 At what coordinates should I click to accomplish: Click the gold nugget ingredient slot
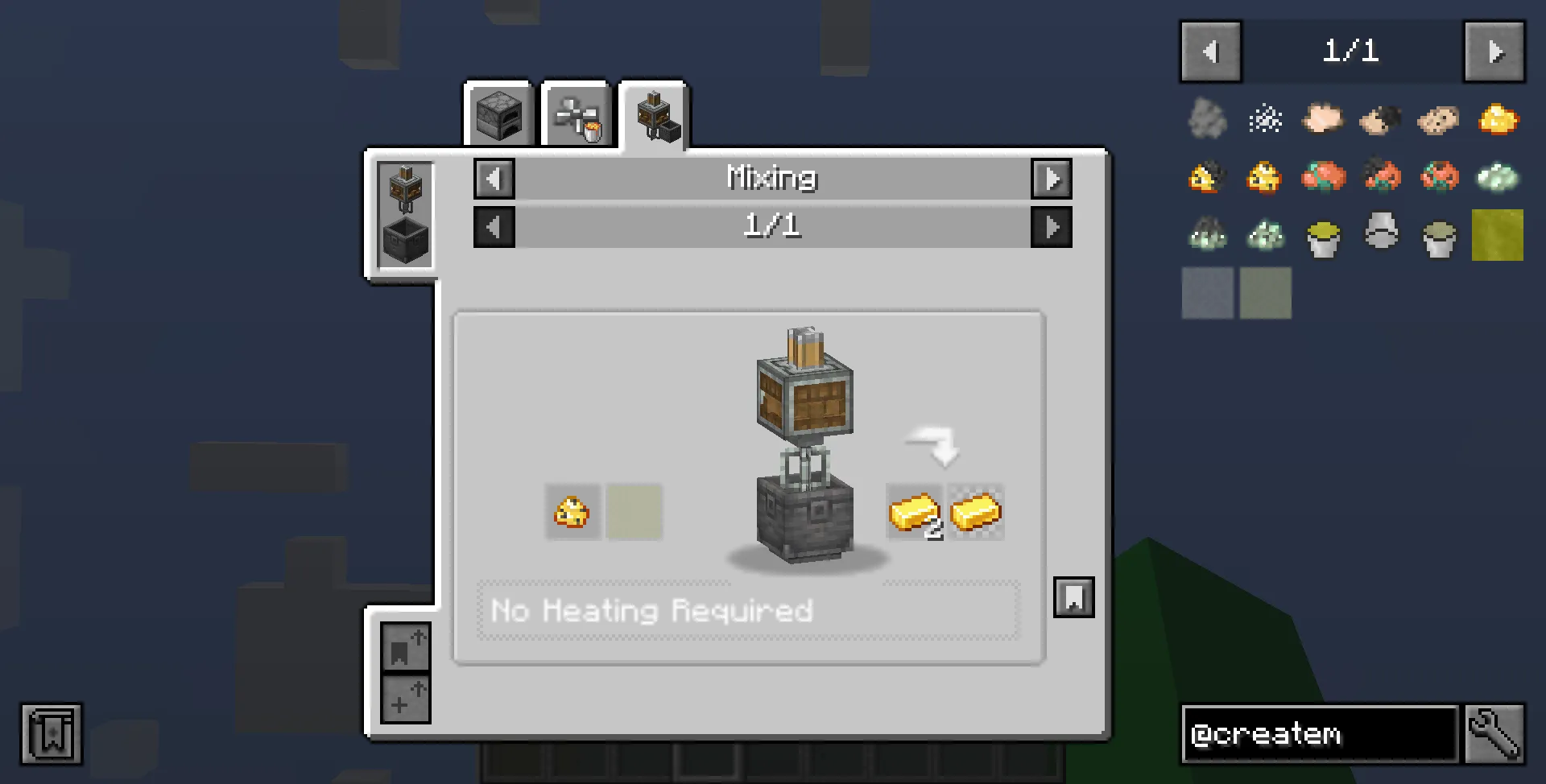tap(573, 512)
